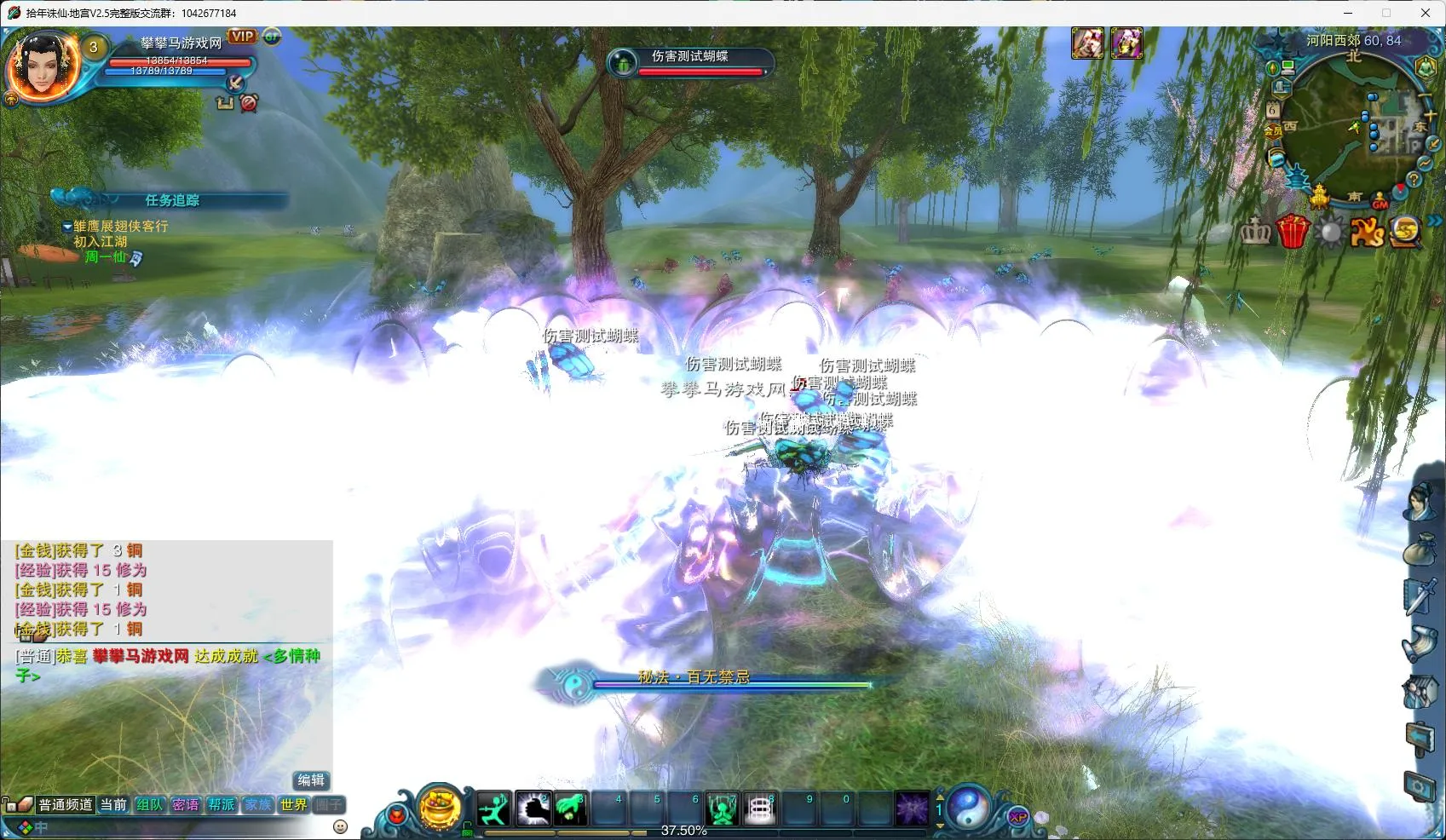Click the GM help icon by minimap

(1380, 201)
